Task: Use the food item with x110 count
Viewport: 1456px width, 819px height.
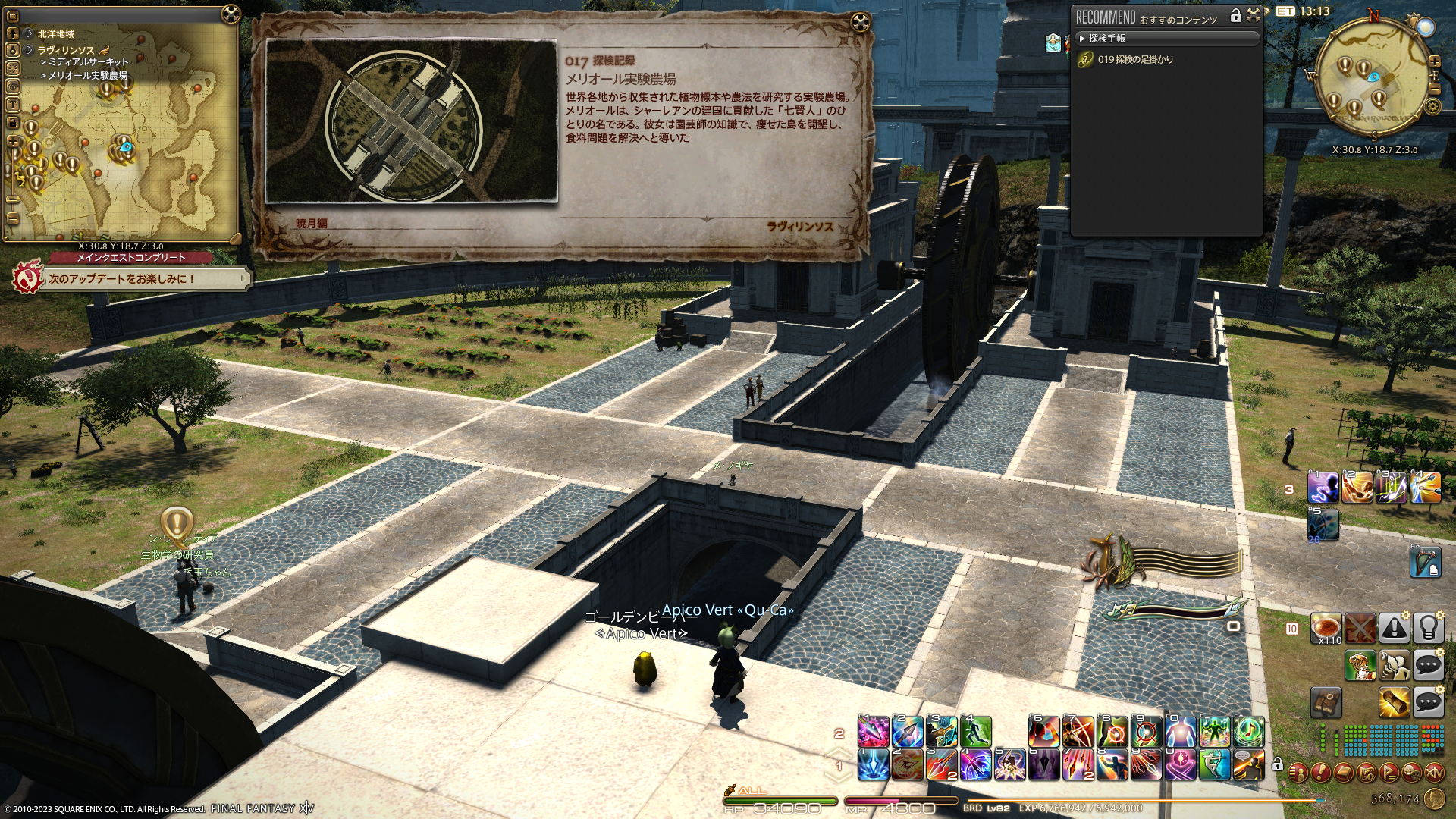Action: click(1327, 629)
